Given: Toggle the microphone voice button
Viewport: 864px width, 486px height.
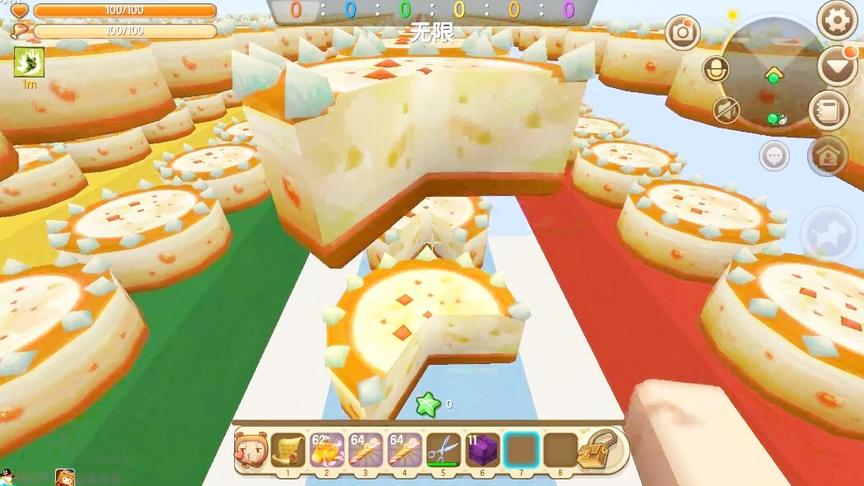Looking at the screenshot, I should pos(715,69).
